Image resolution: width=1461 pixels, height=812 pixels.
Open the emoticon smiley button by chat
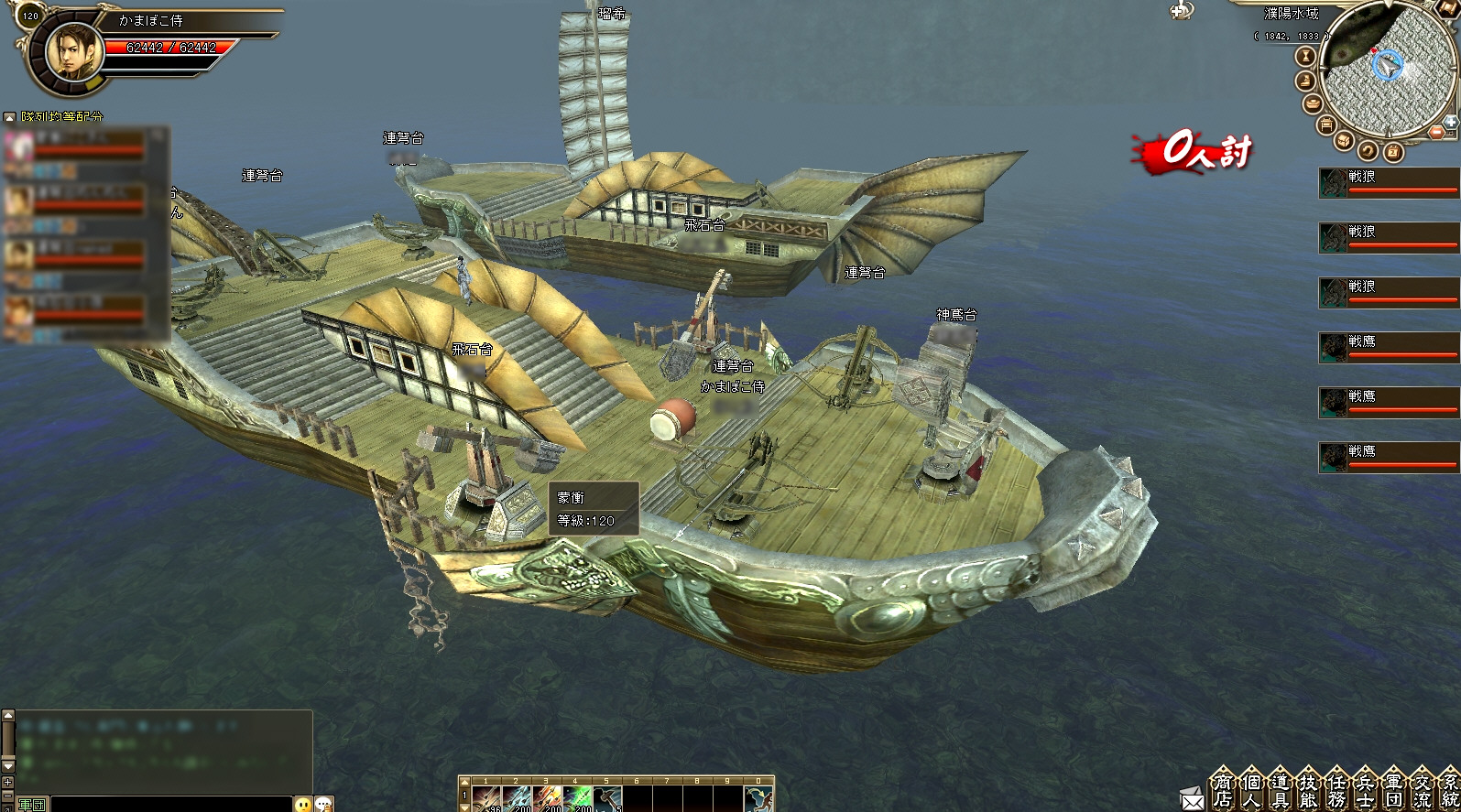tap(303, 804)
